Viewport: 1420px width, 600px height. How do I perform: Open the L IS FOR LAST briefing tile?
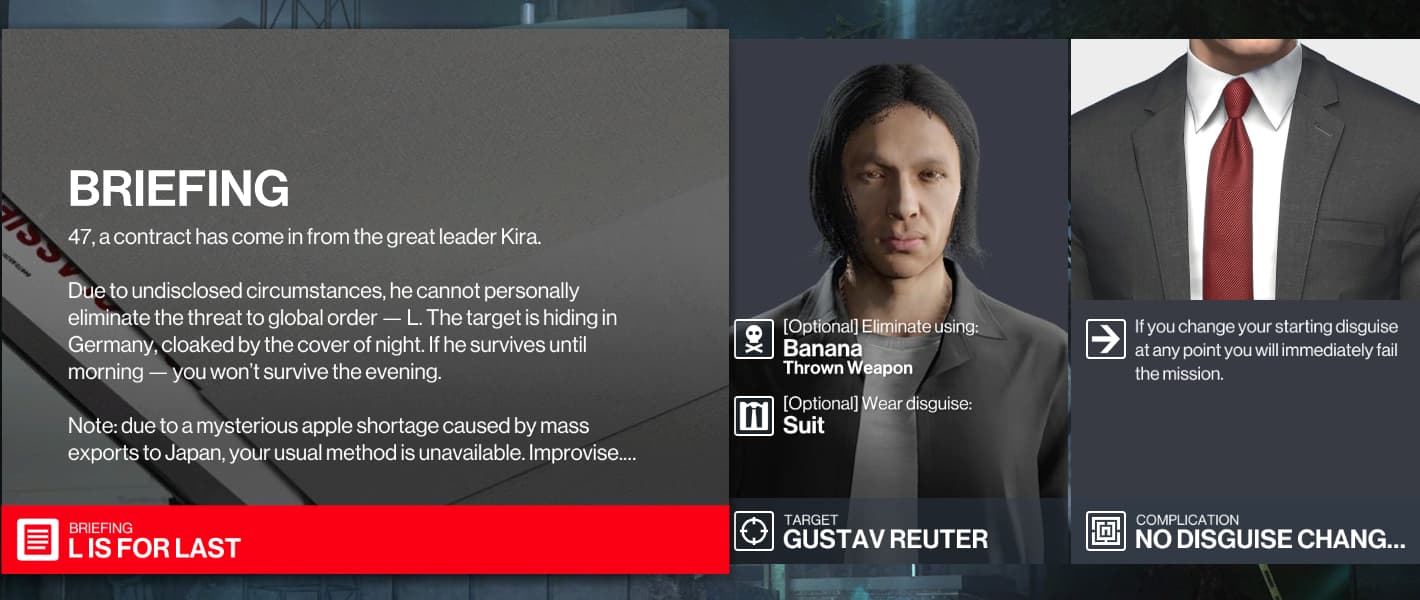364,539
